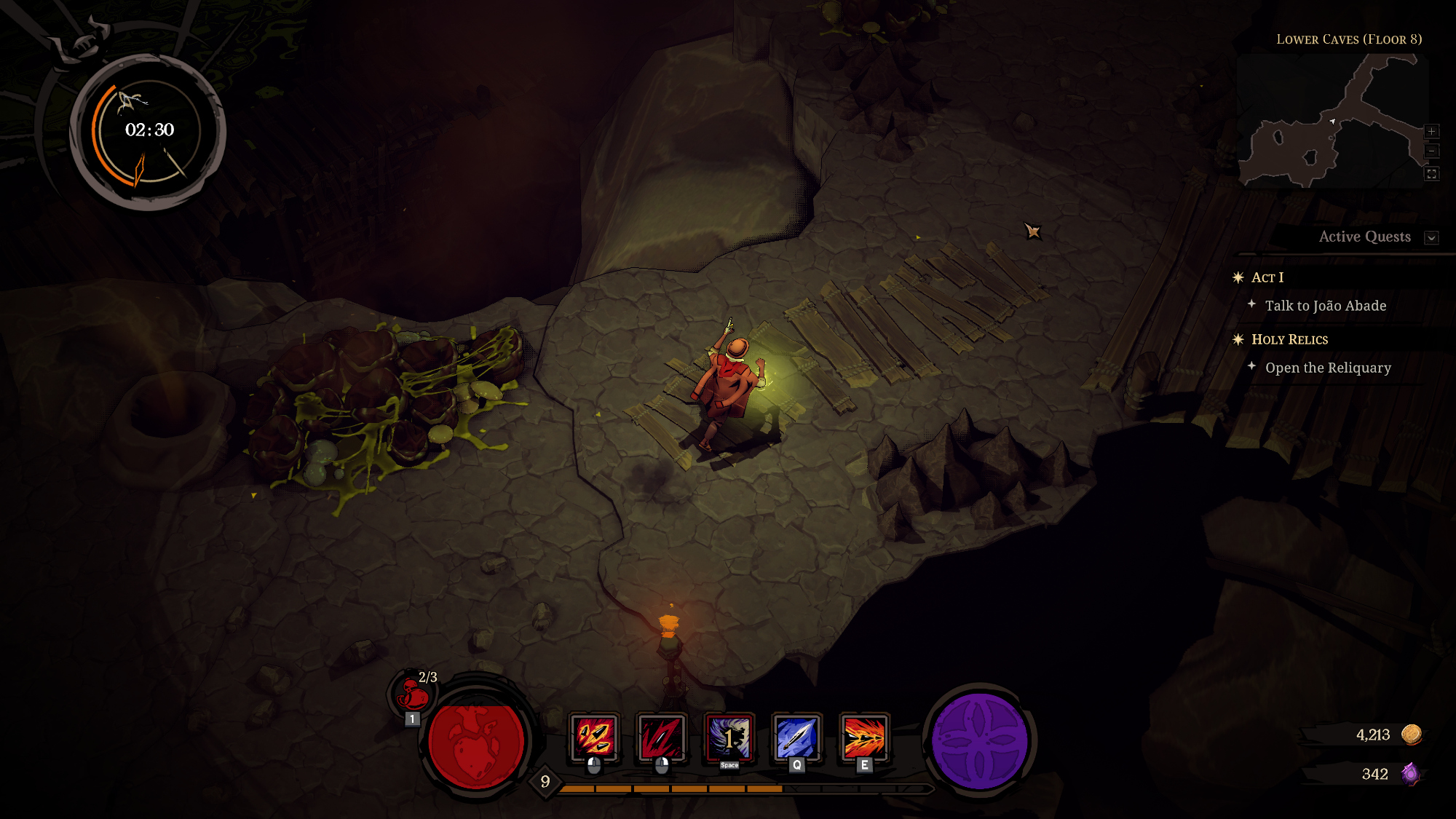Screen dimensions: 1456x819
Task: Click the gold coin currency icon
Action: 1412,735
